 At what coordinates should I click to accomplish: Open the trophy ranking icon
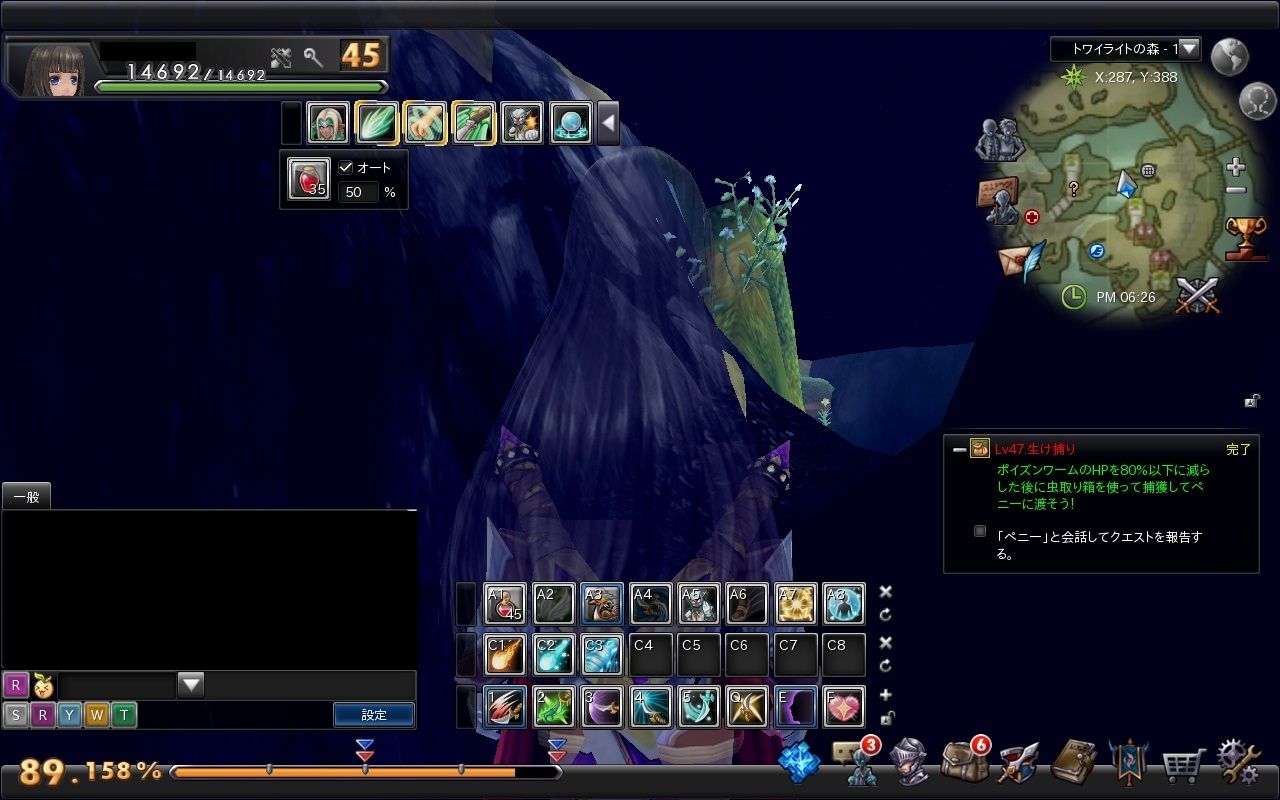1245,238
